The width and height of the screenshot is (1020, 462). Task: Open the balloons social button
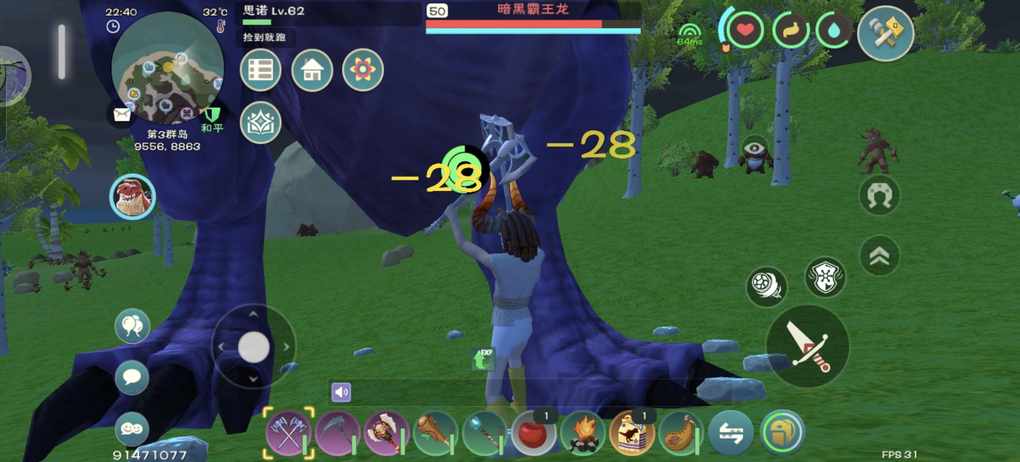tap(132, 325)
